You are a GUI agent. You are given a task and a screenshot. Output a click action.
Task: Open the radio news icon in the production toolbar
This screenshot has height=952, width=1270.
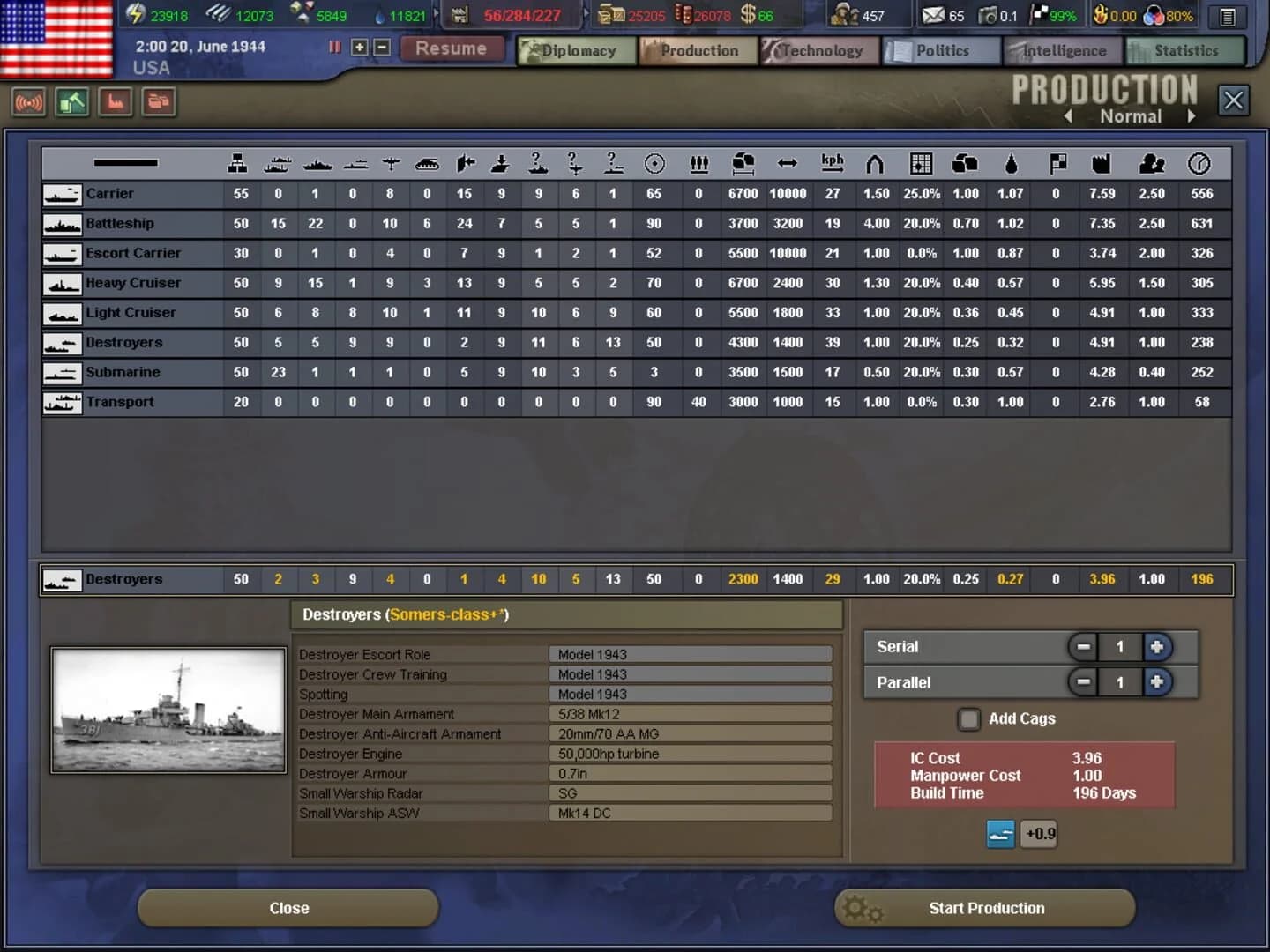[x=29, y=102]
